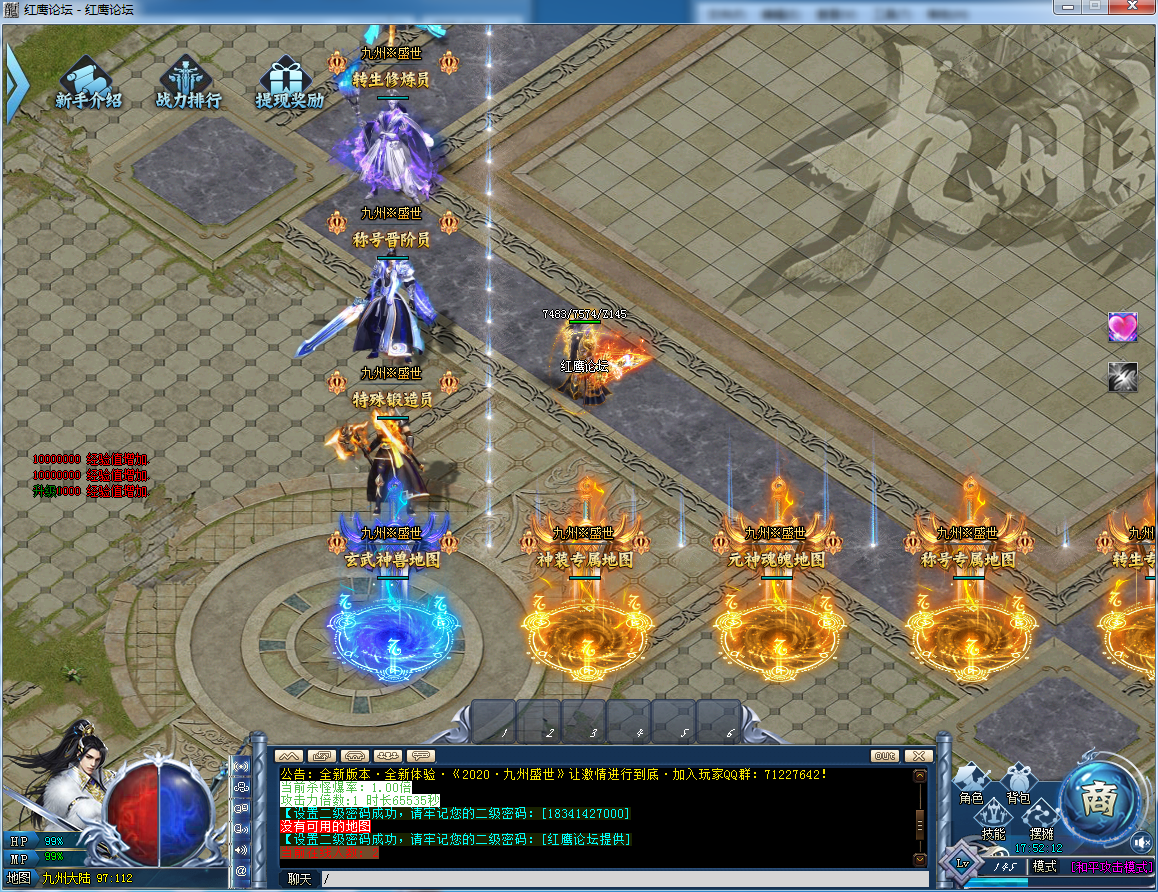Open the 新手介绍 beginner guide
This screenshot has width=1158, height=892.
88,84
